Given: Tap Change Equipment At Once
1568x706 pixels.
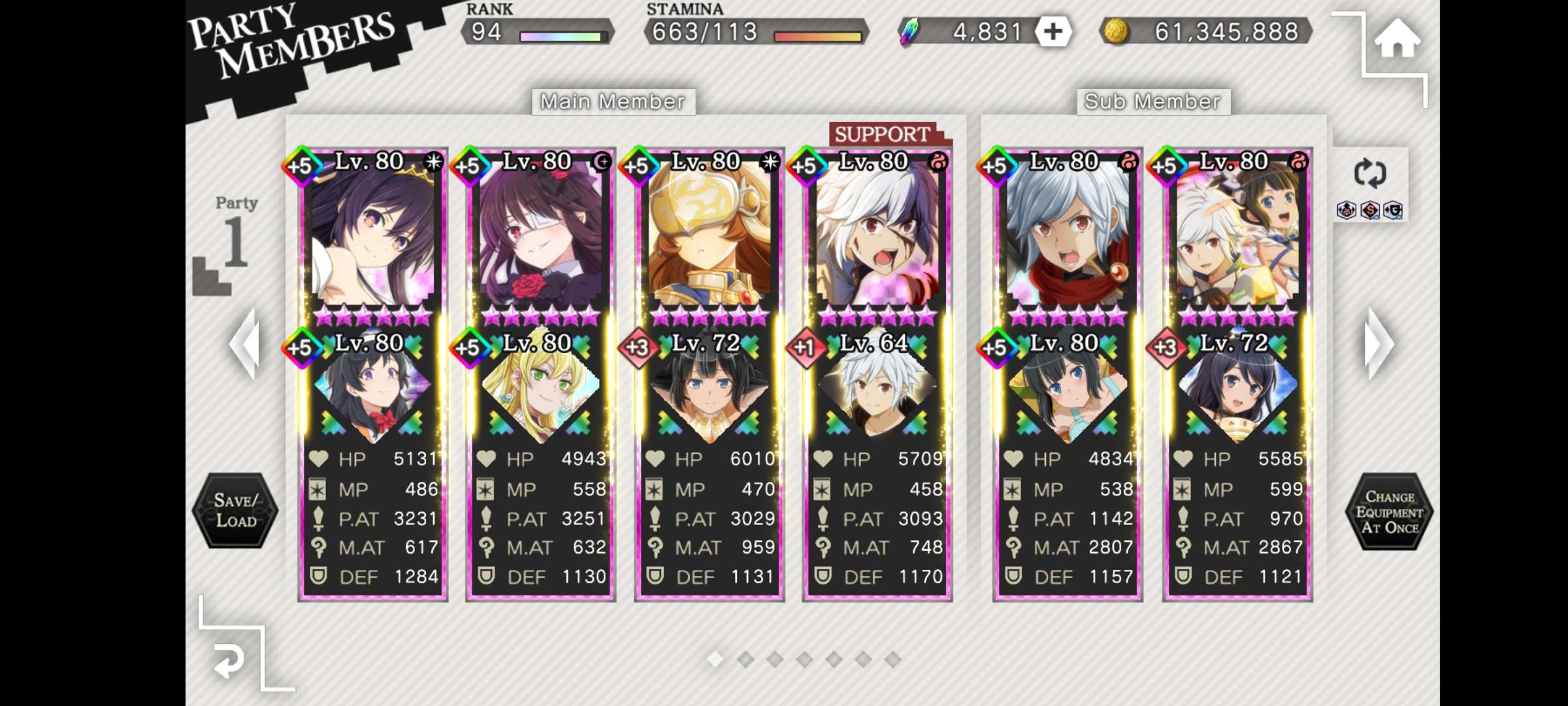Looking at the screenshot, I should tap(1389, 512).
